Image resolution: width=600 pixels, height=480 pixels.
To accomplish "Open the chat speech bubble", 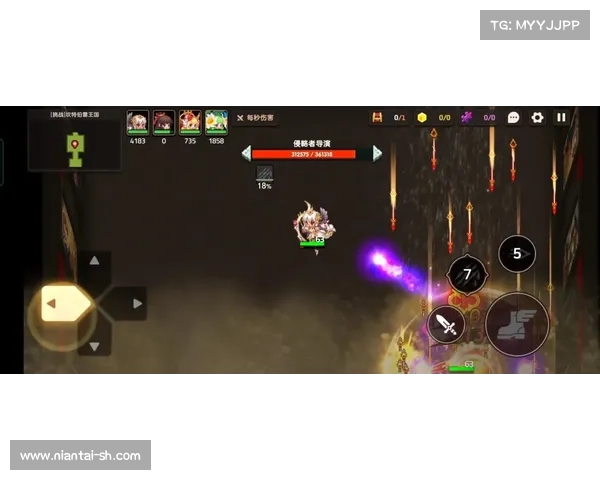I will (514, 117).
